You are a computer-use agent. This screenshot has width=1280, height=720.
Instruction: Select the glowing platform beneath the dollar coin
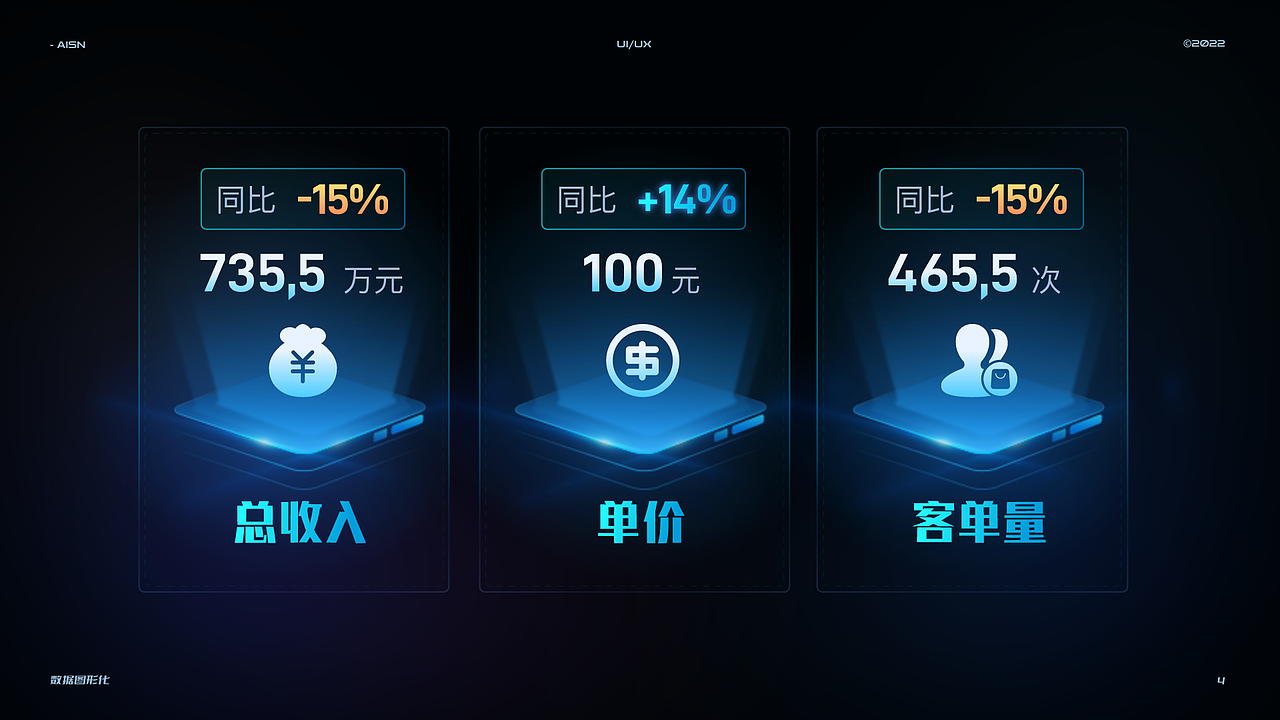(x=644, y=425)
